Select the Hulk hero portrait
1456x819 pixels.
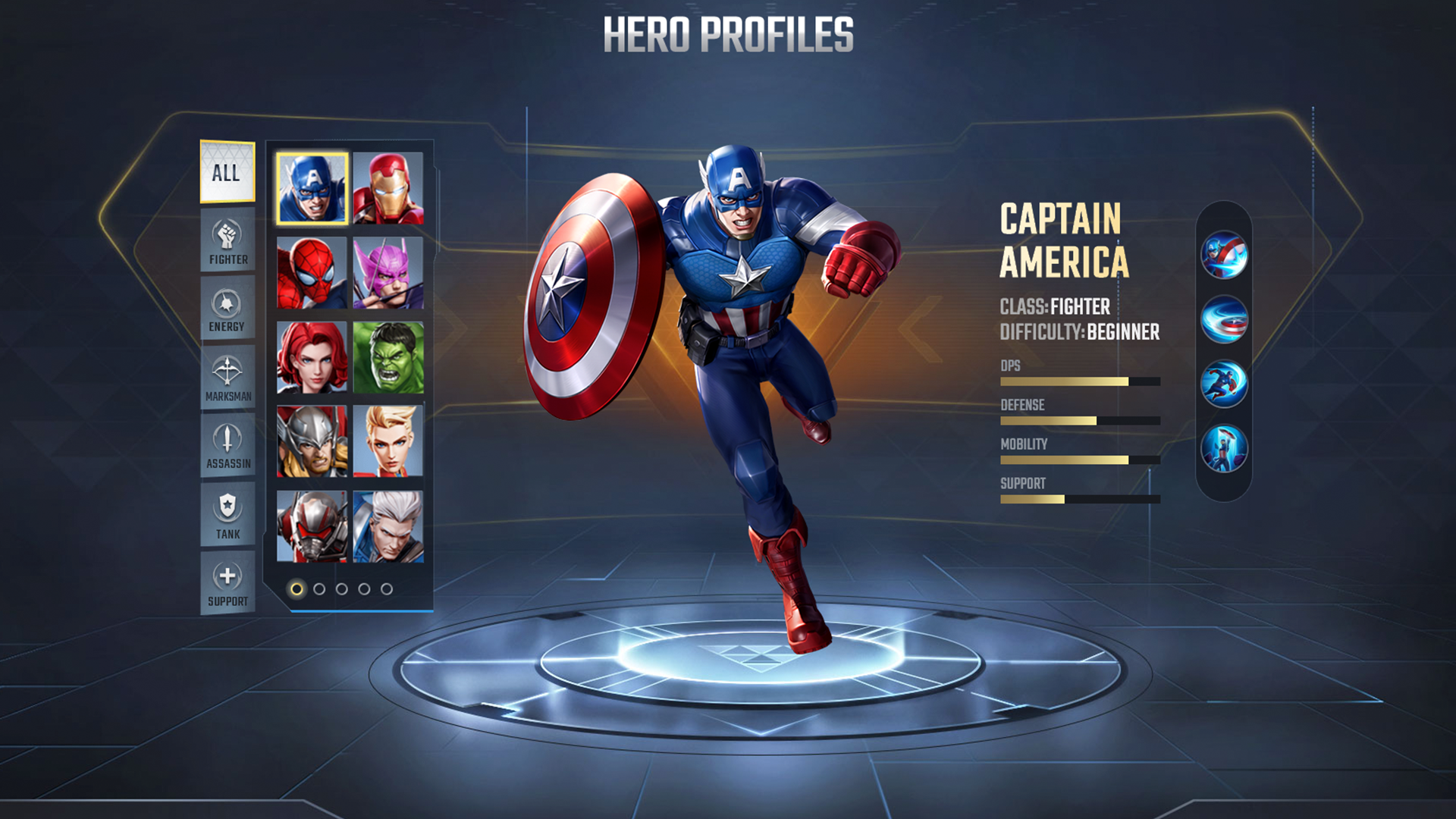(388, 357)
